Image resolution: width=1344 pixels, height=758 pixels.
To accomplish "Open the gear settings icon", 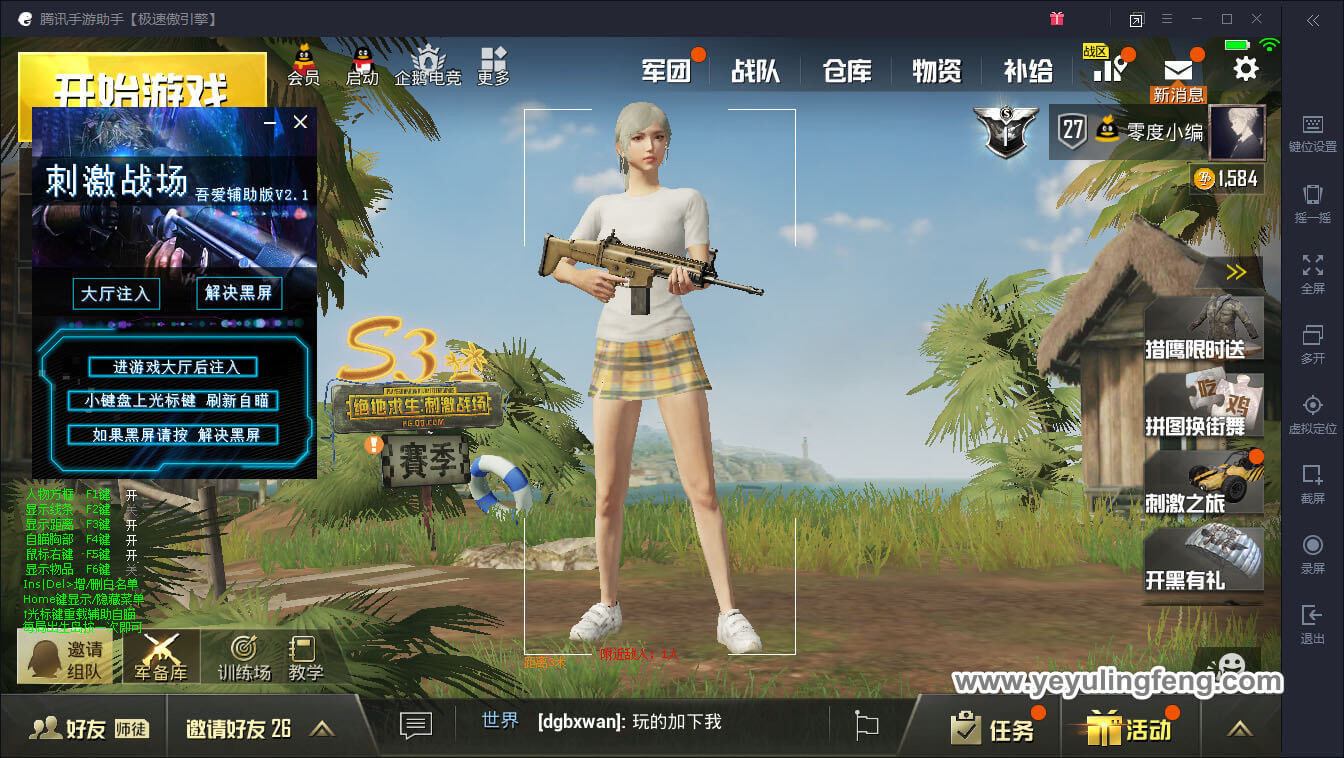I will (x=1245, y=68).
